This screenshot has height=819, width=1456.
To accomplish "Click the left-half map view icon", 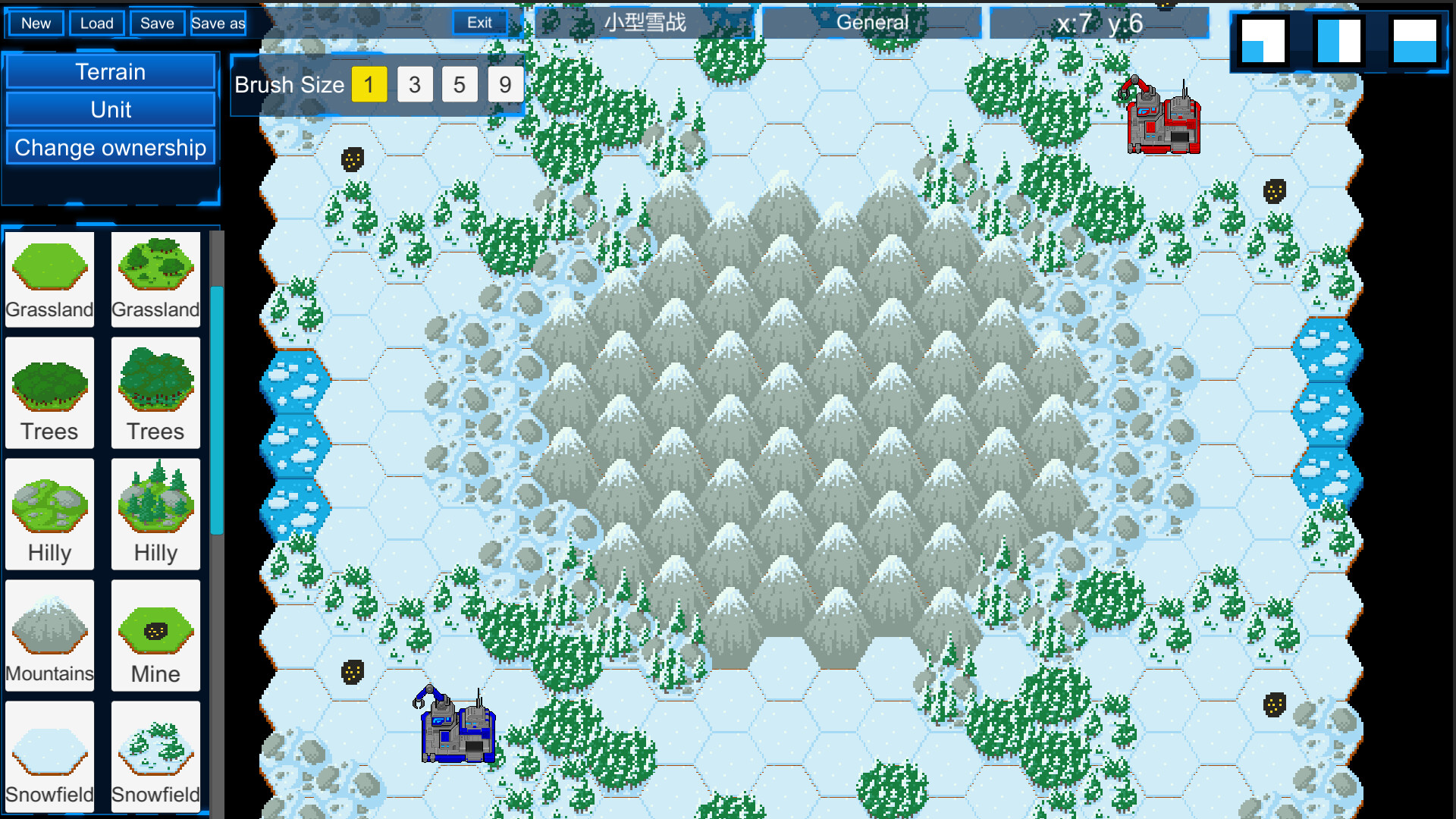I will click(x=1337, y=42).
